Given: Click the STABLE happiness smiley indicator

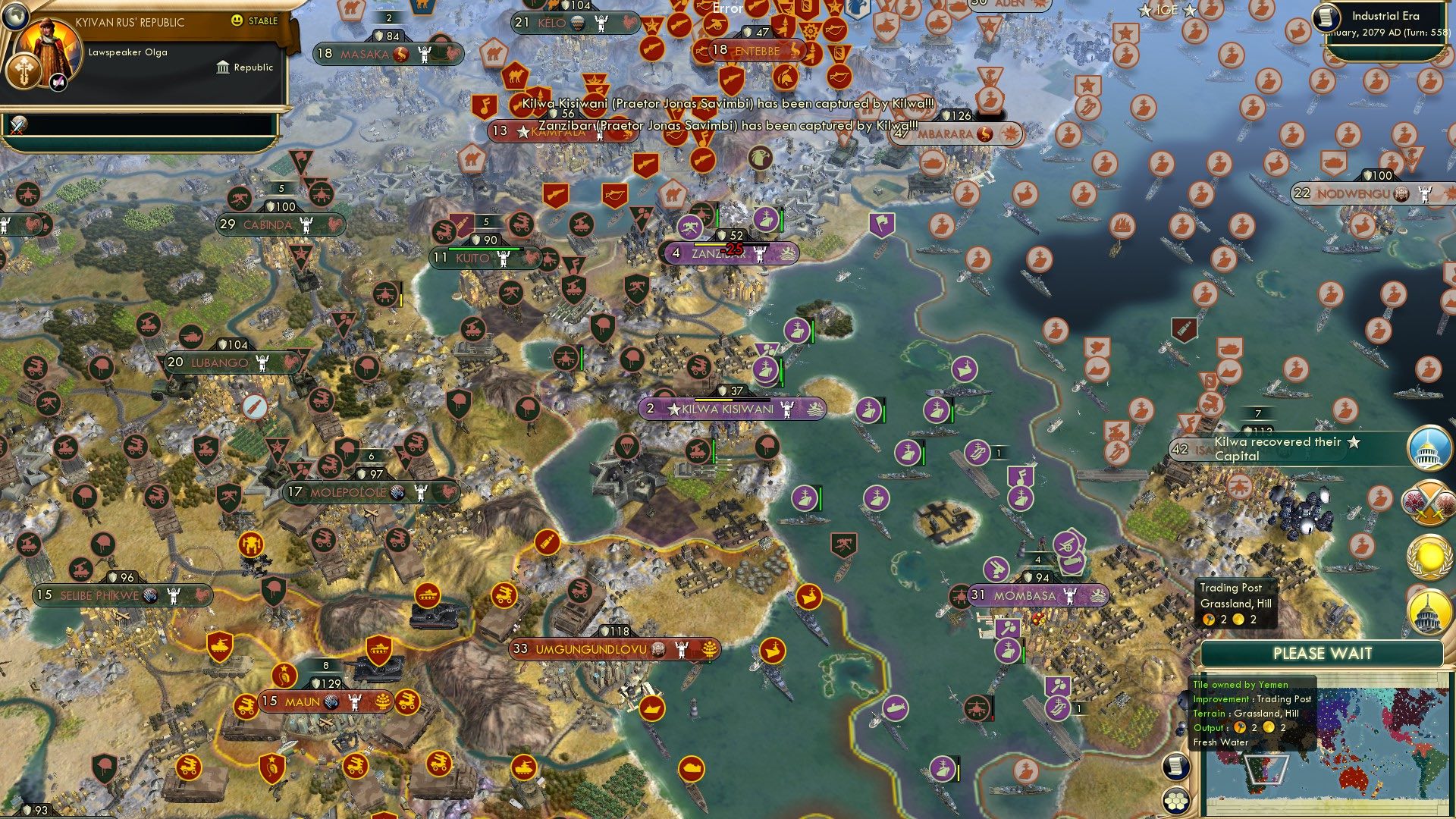Looking at the screenshot, I should click(x=237, y=21).
